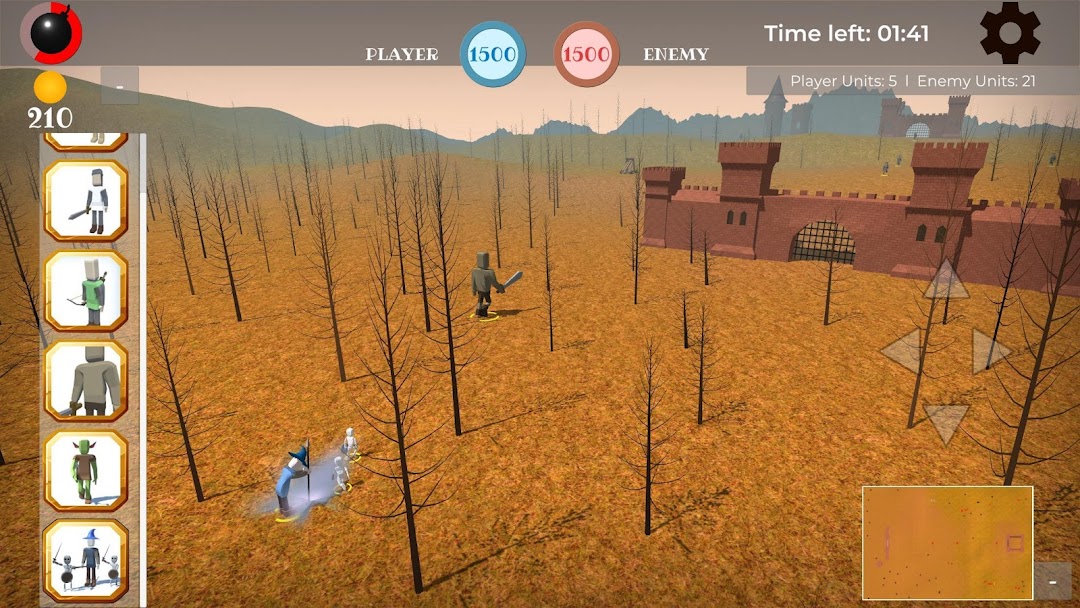The image size is (1080, 608).
Task: Choose the wizard with skeletons card
Action: [x=86, y=560]
